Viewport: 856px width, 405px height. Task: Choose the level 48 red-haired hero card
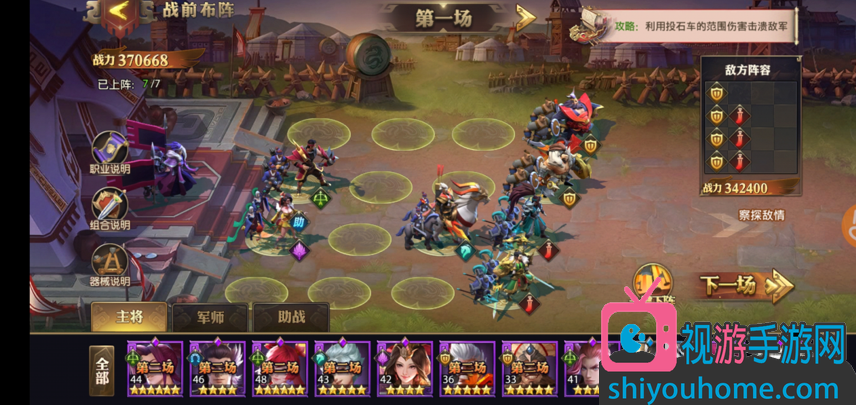(x=279, y=369)
